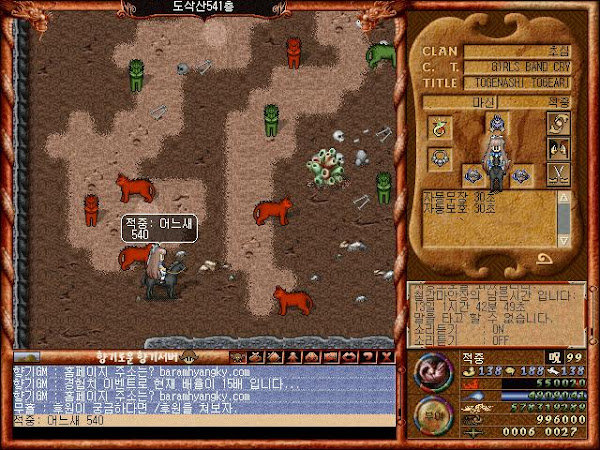
Task: Click the two-figures group button
Action: click(x=558, y=150)
